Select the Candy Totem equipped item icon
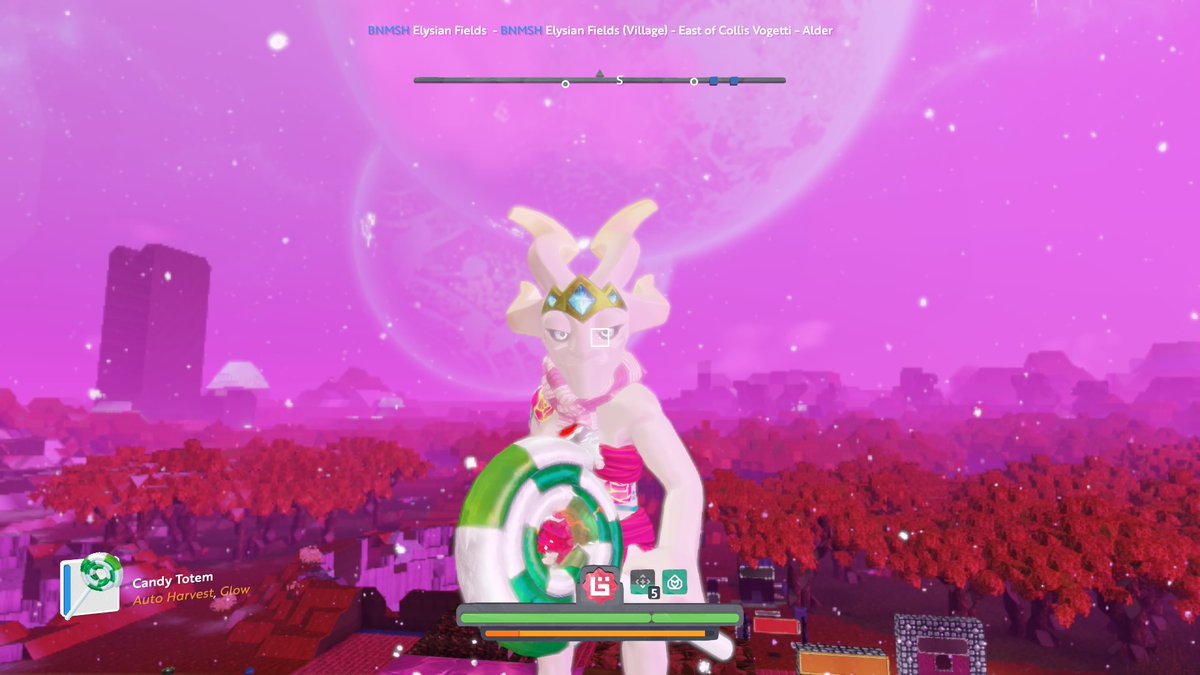 click(92, 586)
